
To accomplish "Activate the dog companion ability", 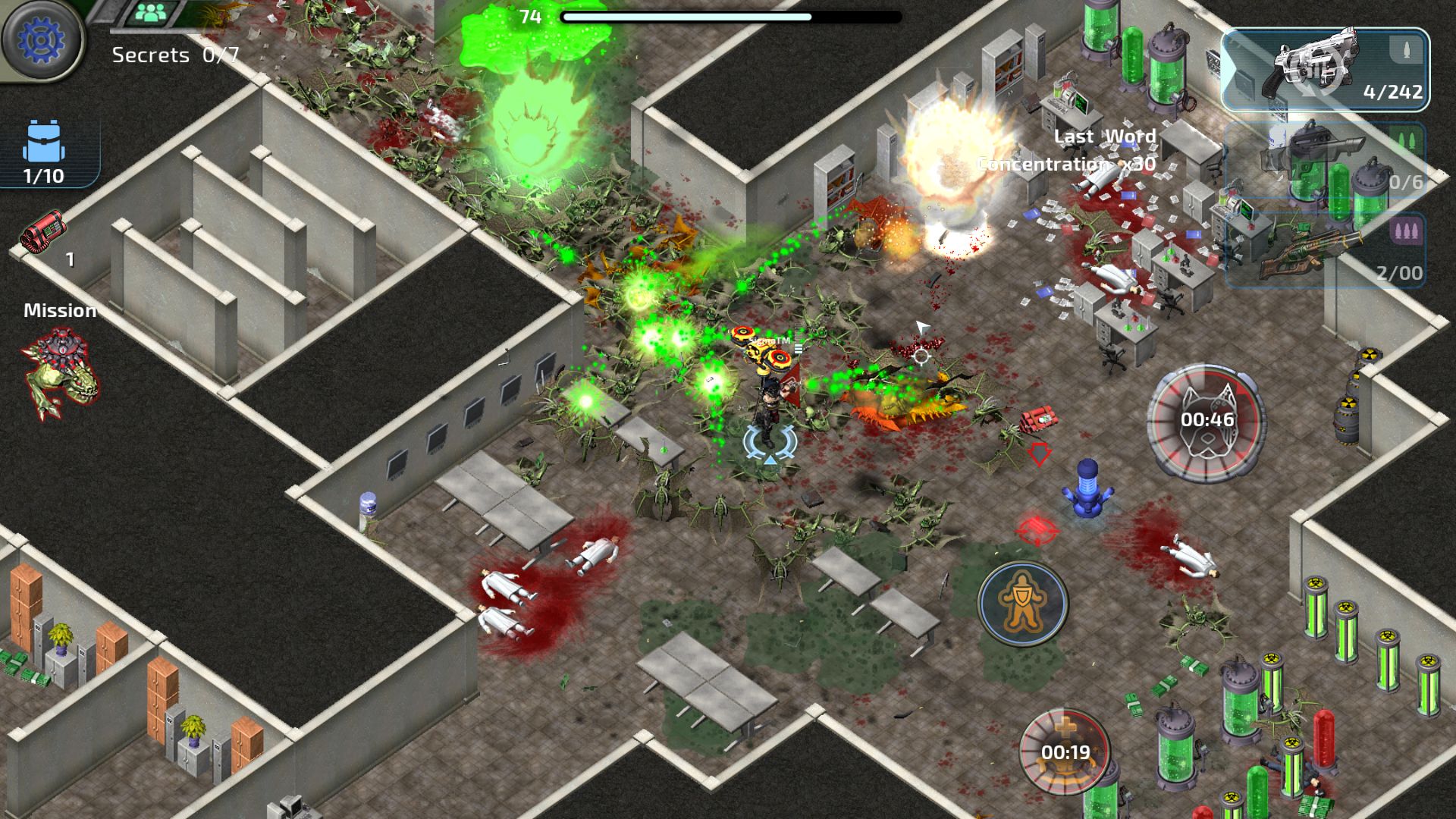I will tap(1206, 422).
